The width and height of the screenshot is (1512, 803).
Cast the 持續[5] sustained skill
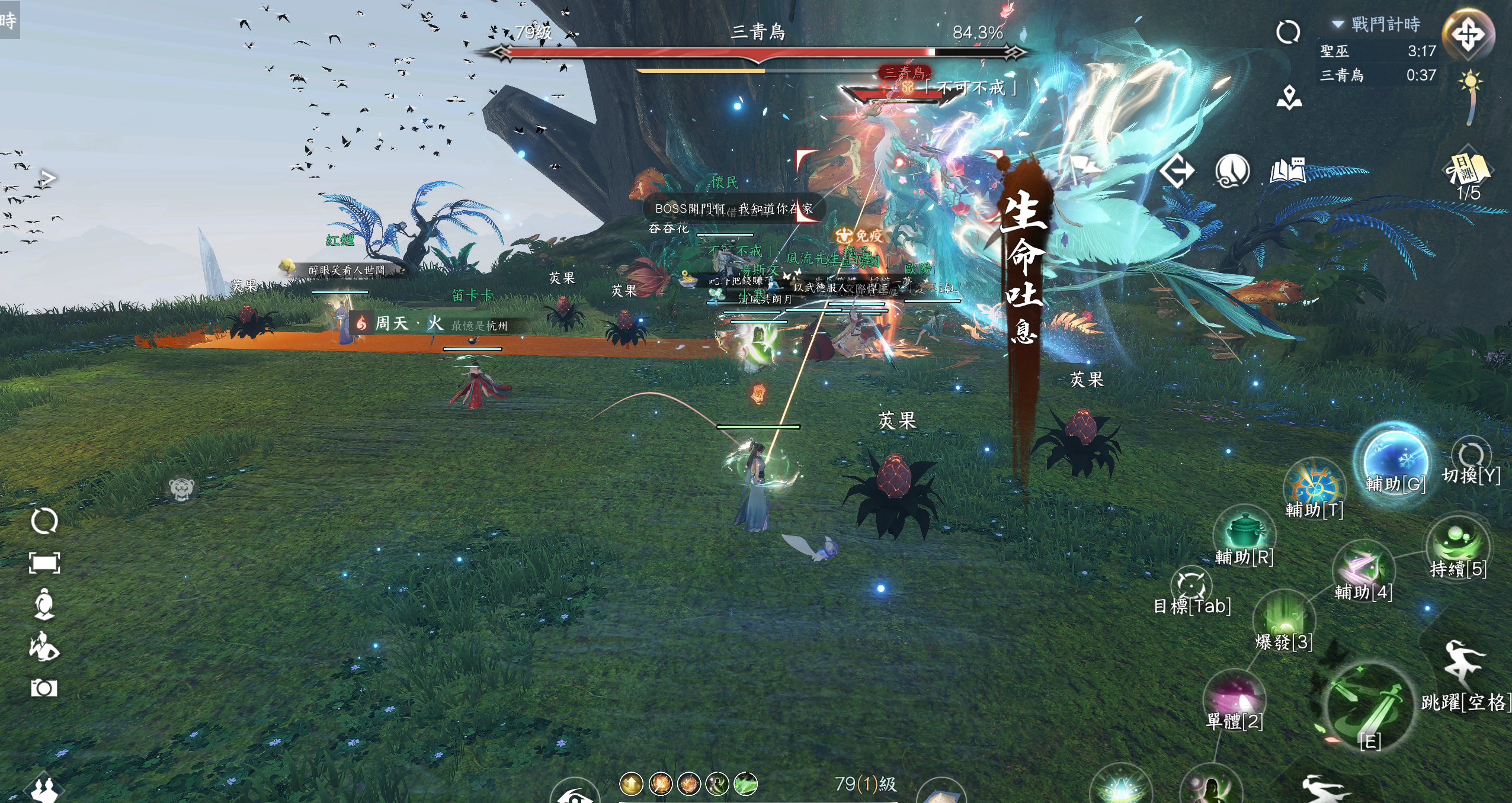pos(1457,545)
